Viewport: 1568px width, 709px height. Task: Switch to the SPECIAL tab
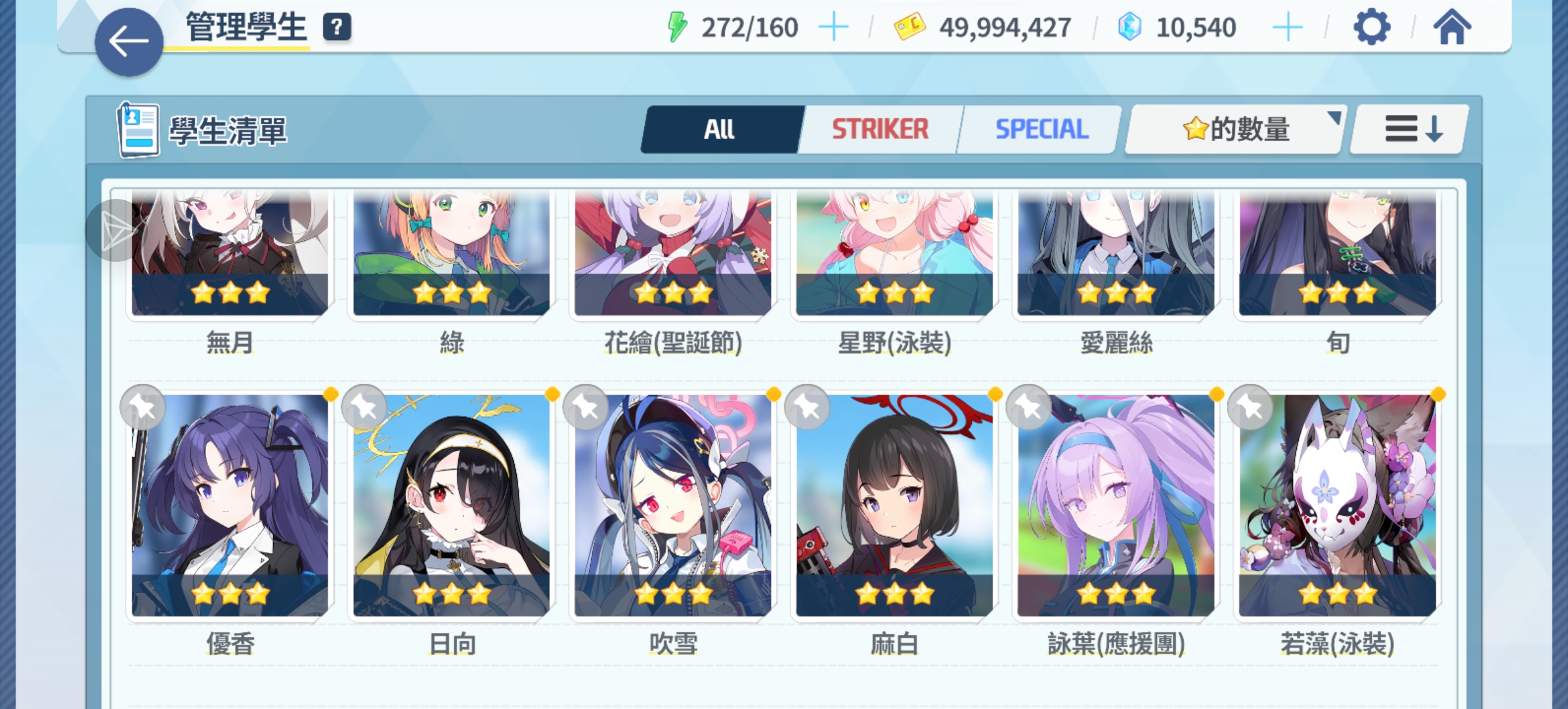click(x=1041, y=129)
